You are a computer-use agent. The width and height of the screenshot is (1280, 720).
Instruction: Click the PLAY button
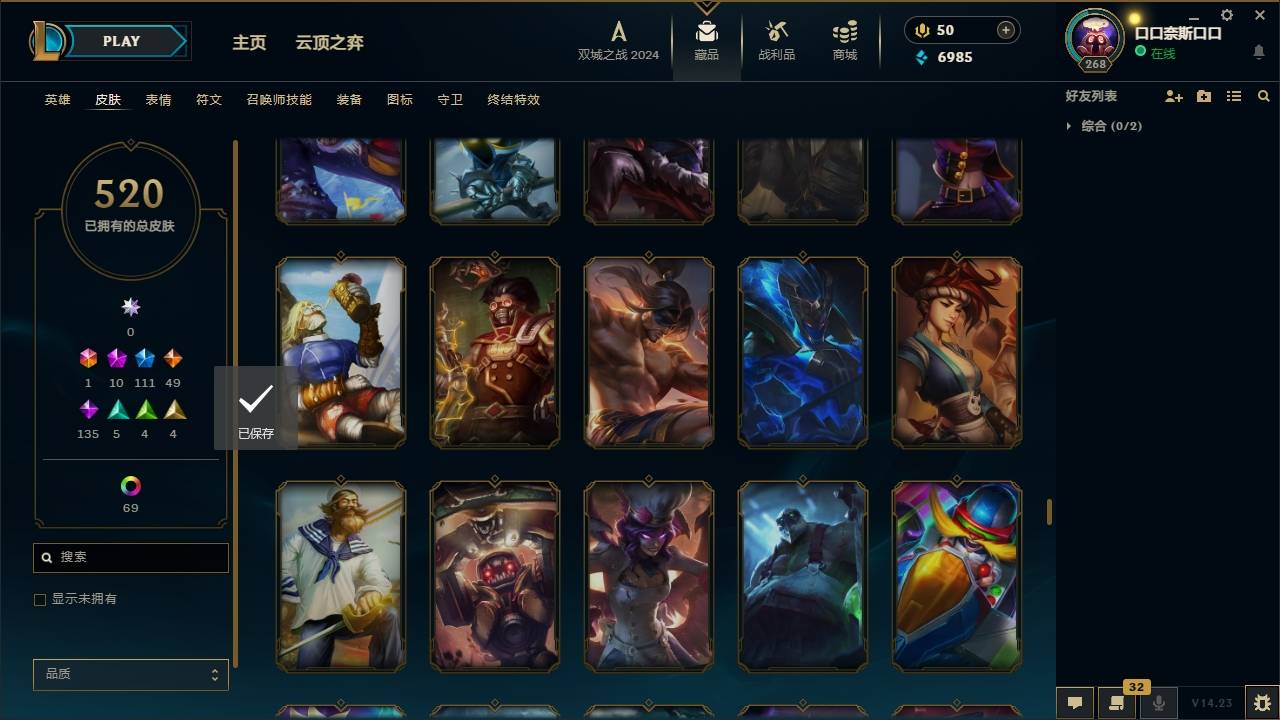121,41
